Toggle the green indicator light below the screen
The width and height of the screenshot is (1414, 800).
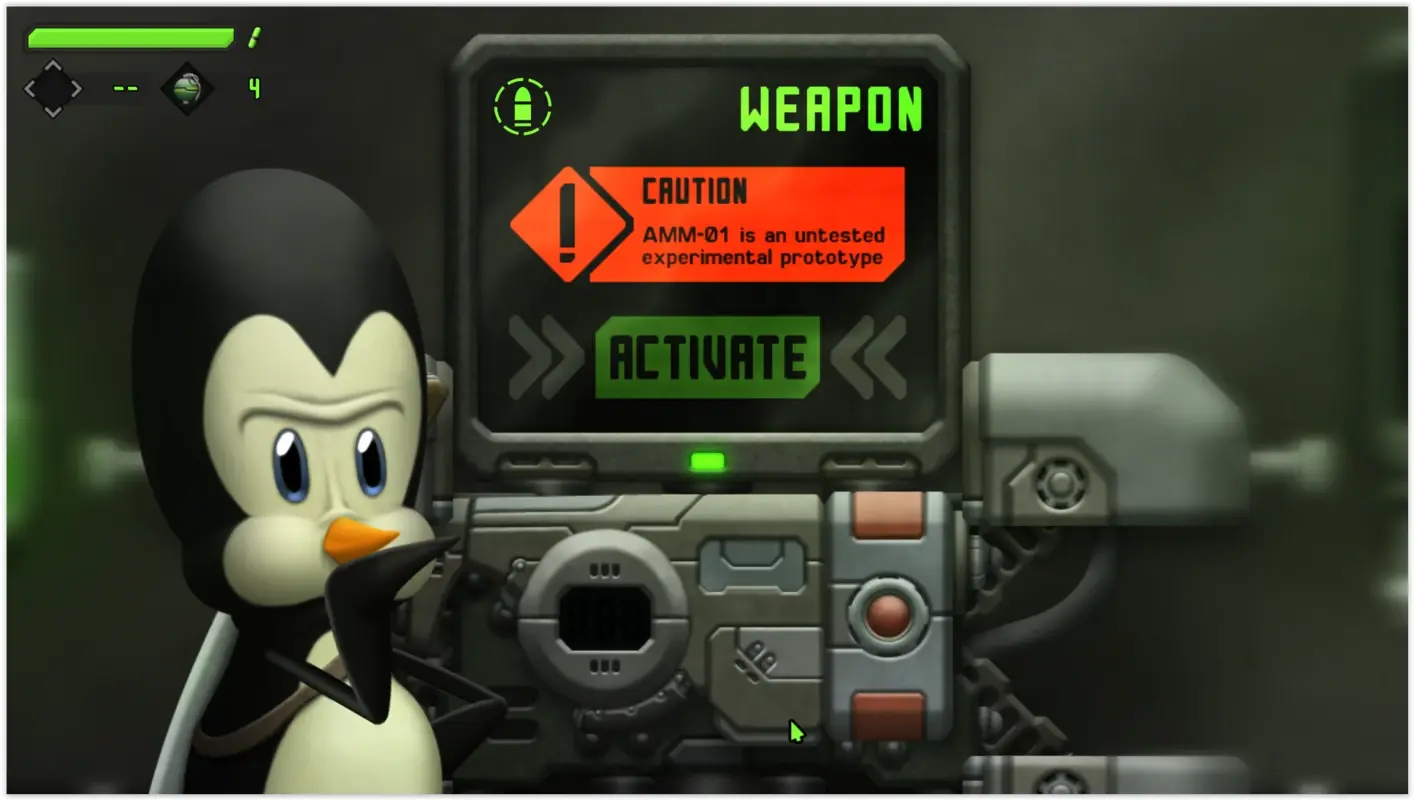coord(706,461)
